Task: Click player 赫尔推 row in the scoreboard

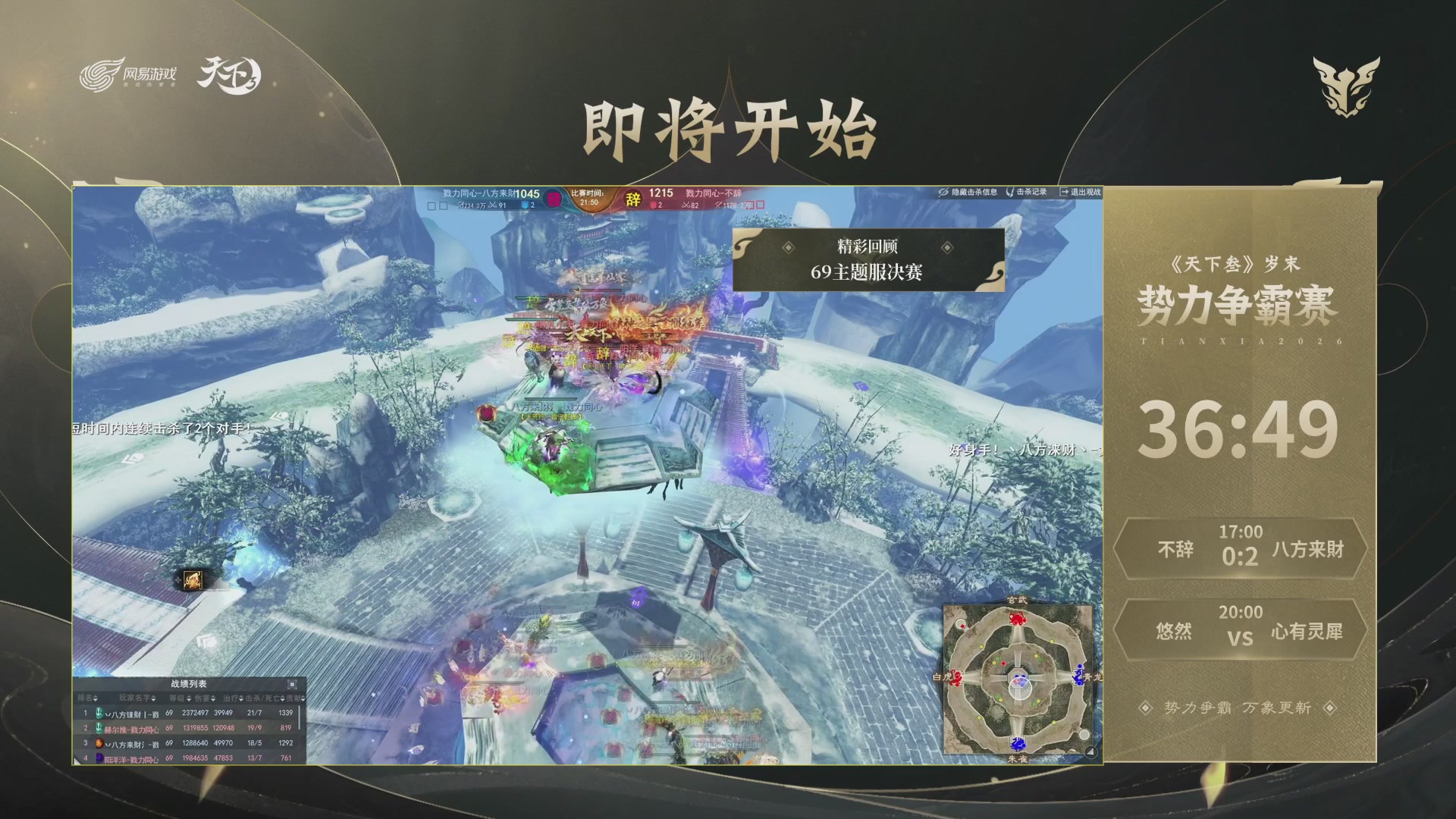Action: pos(131,729)
